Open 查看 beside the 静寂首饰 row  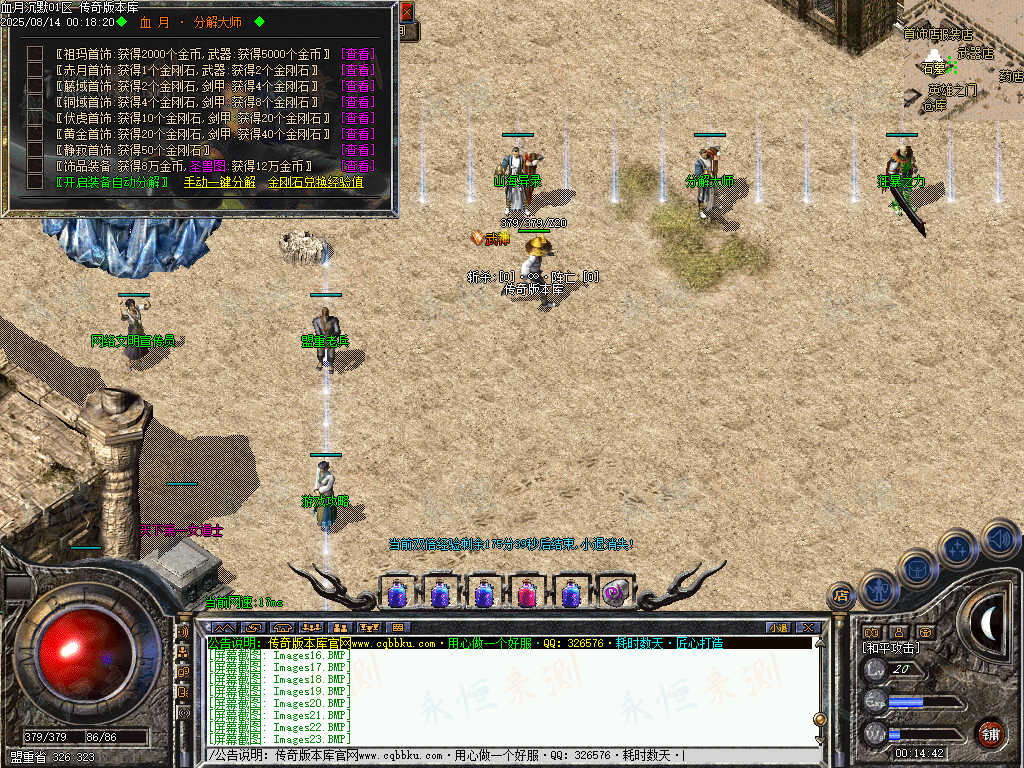click(x=357, y=150)
